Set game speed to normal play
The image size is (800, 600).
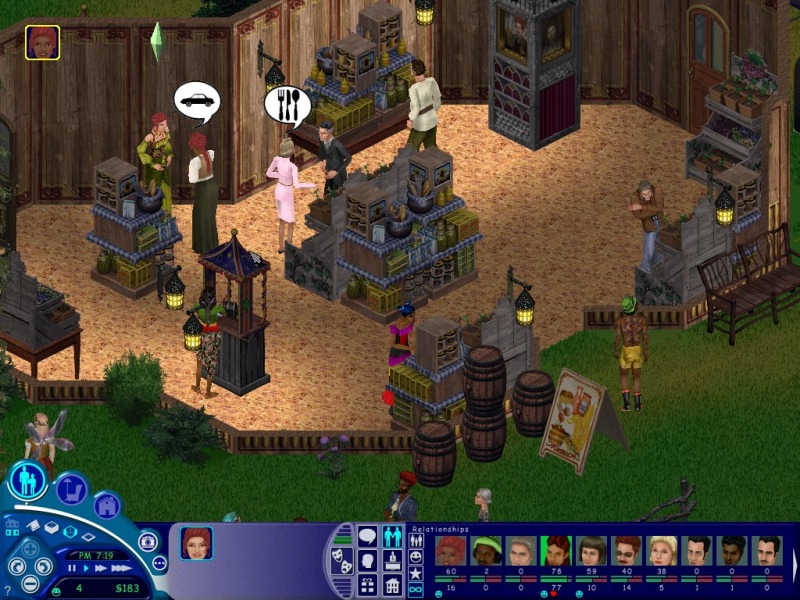click(x=86, y=568)
